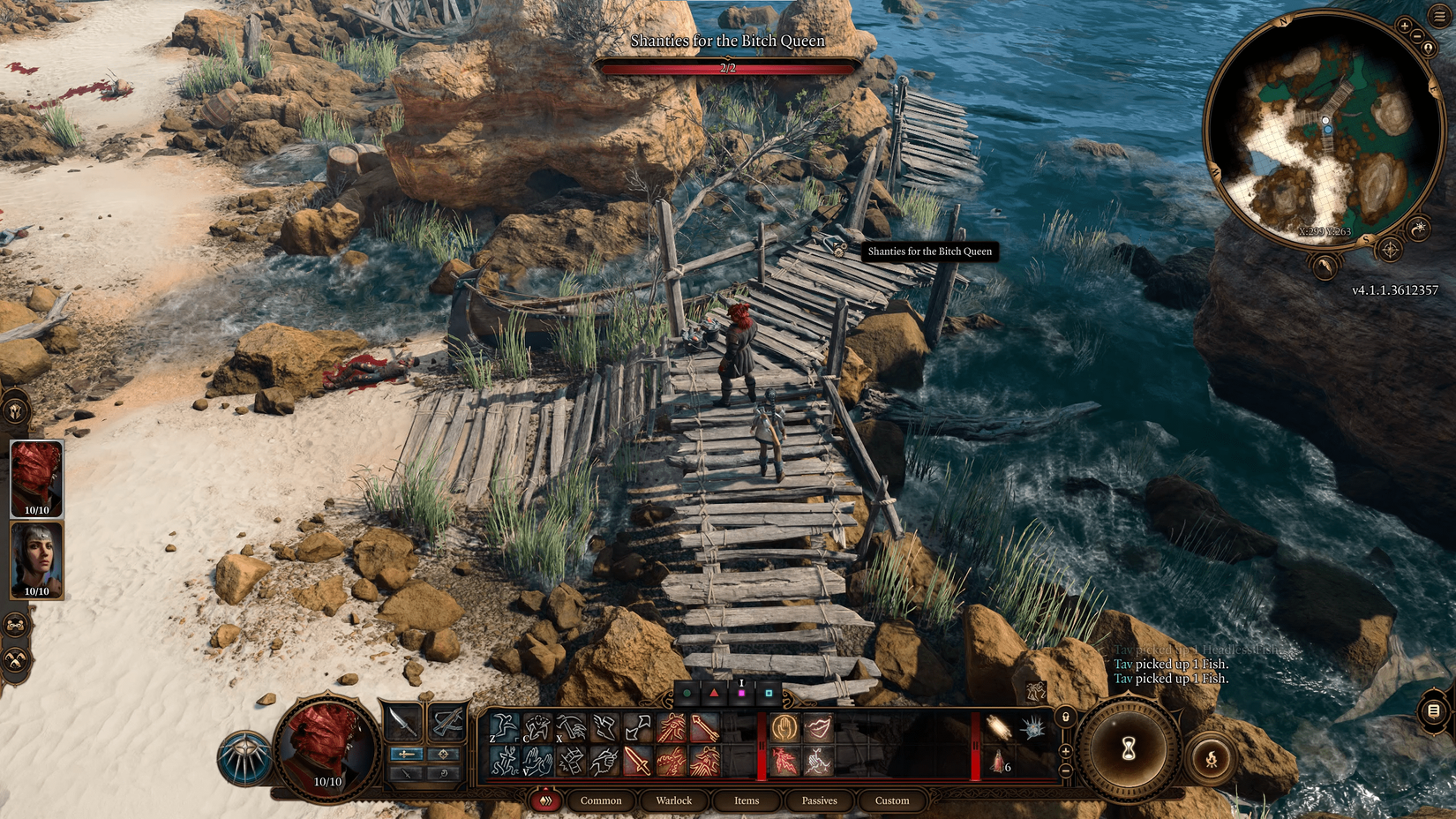Click the Custom hotbar button
Viewport: 1456px width, 819px height.
[x=892, y=800]
